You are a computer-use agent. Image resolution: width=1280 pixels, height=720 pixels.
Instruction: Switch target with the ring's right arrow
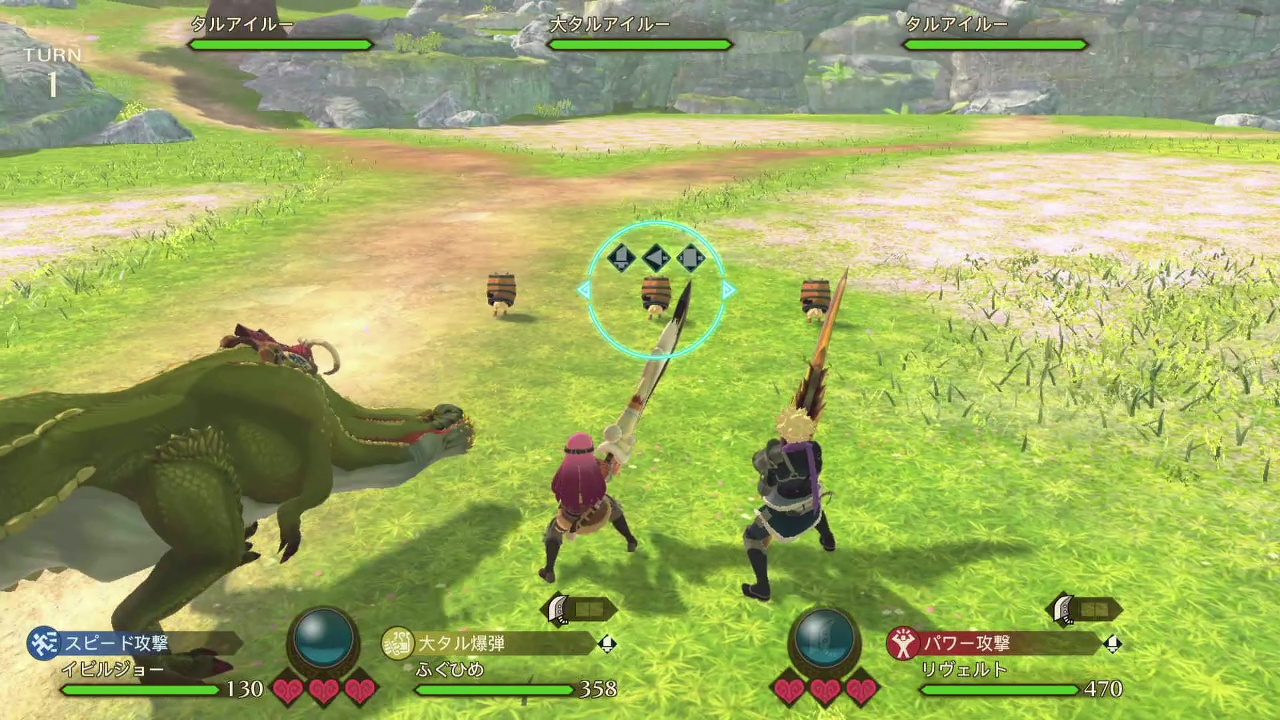coord(729,290)
